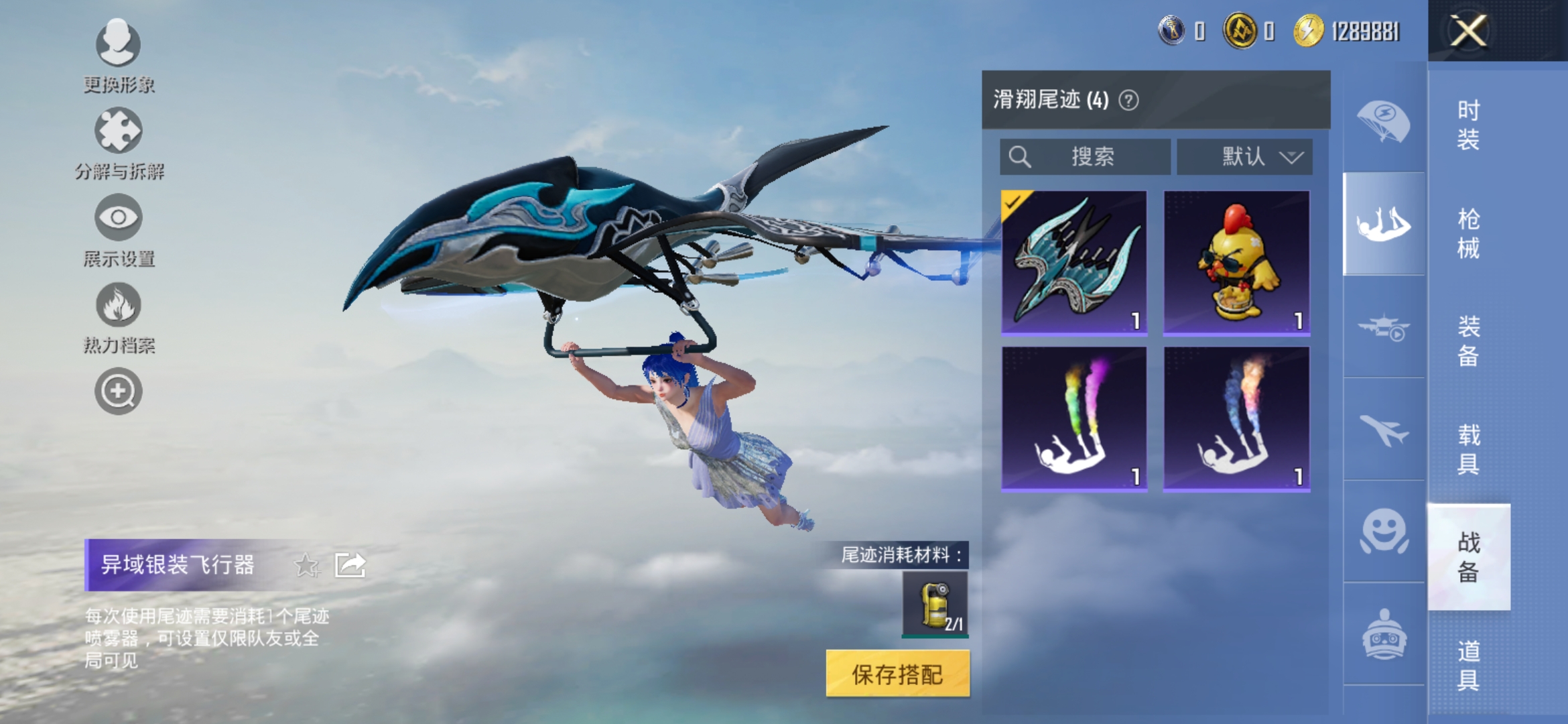Click the magnifier zoom icon
Viewport: 1568px width, 724px height.
click(x=118, y=391)
